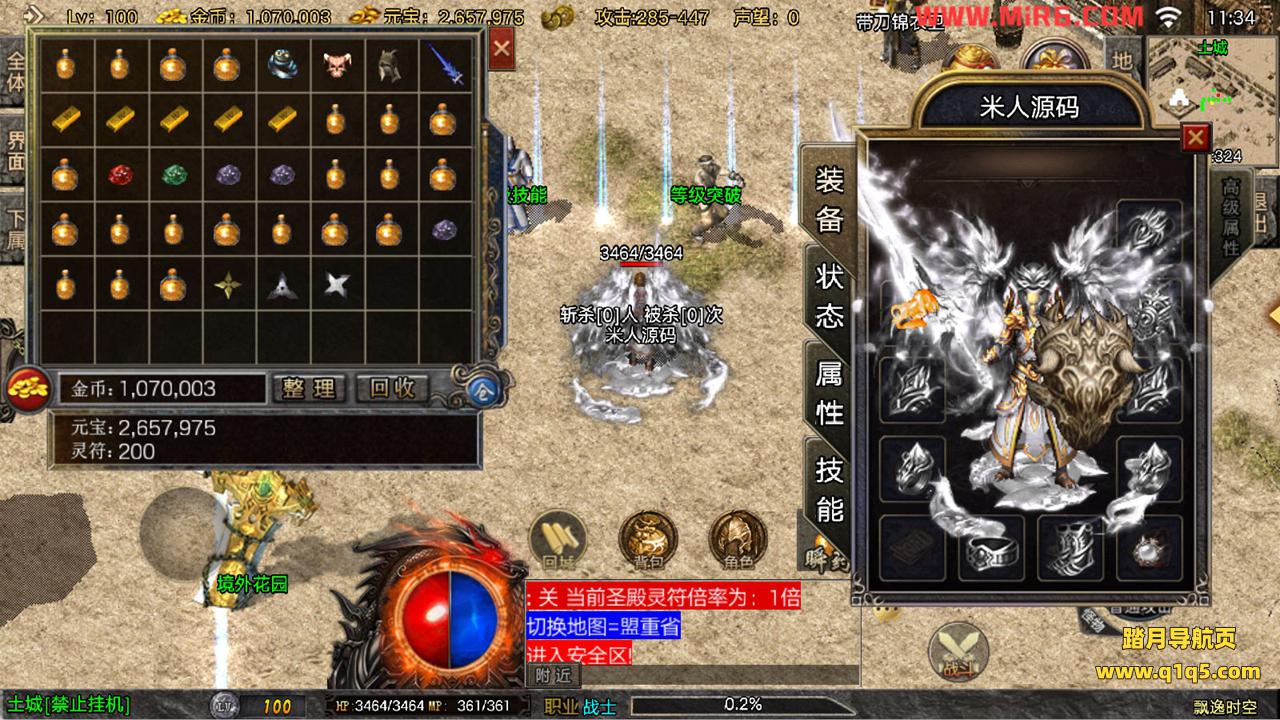Viewport: 1280px width, 720px height.
Task: Close the inventory bag window
Action: pos(502,48)
